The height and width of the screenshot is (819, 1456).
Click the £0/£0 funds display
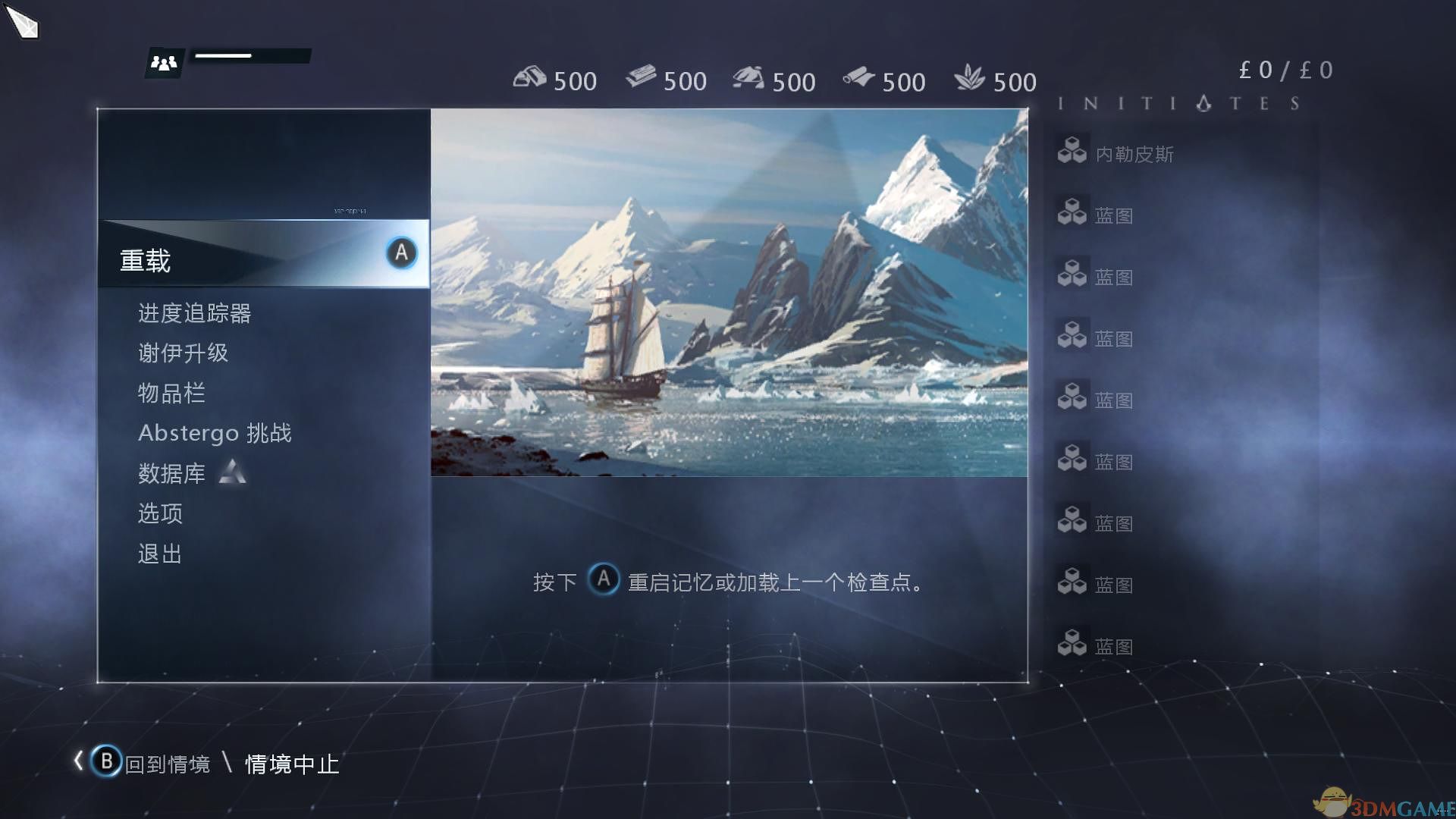(1284, 70)
